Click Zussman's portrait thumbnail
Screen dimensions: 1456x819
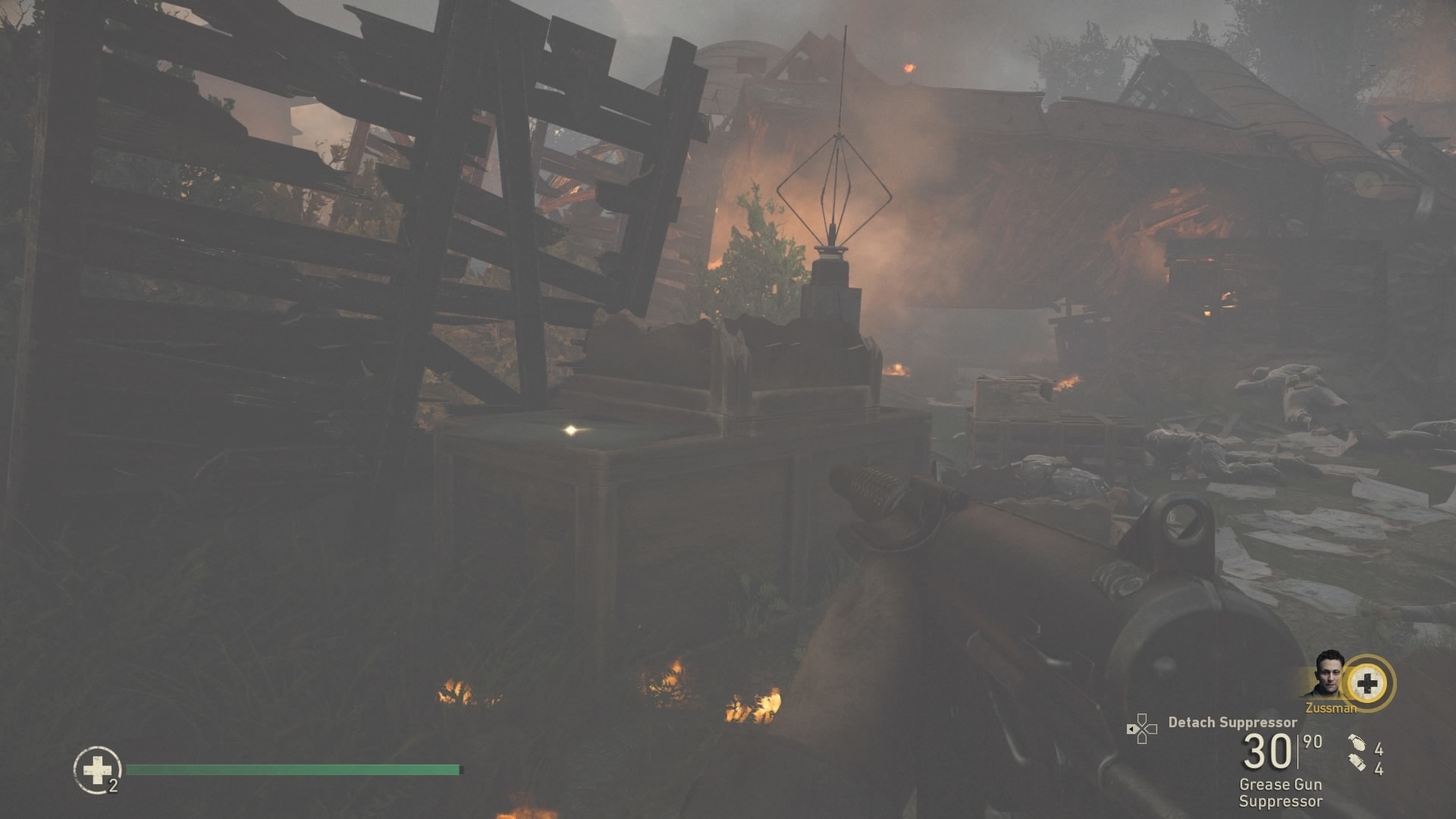pos(1329,675)
